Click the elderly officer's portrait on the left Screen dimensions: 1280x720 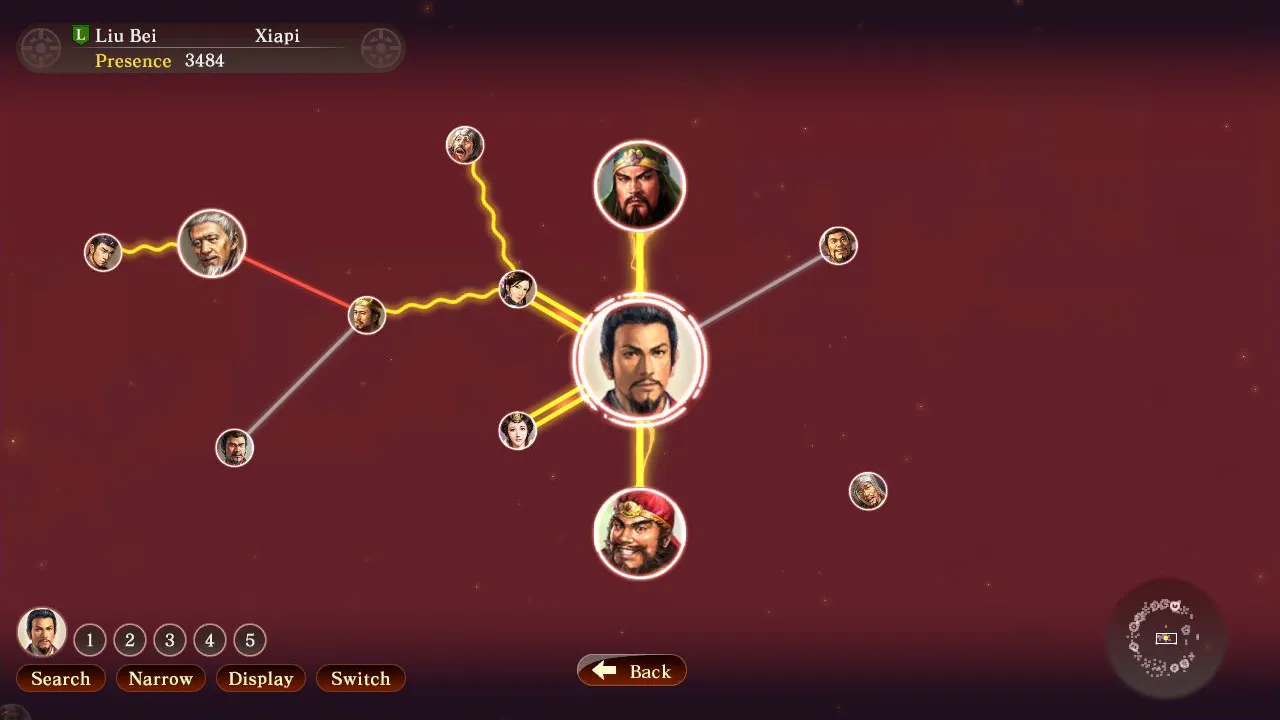coord(211,243)
